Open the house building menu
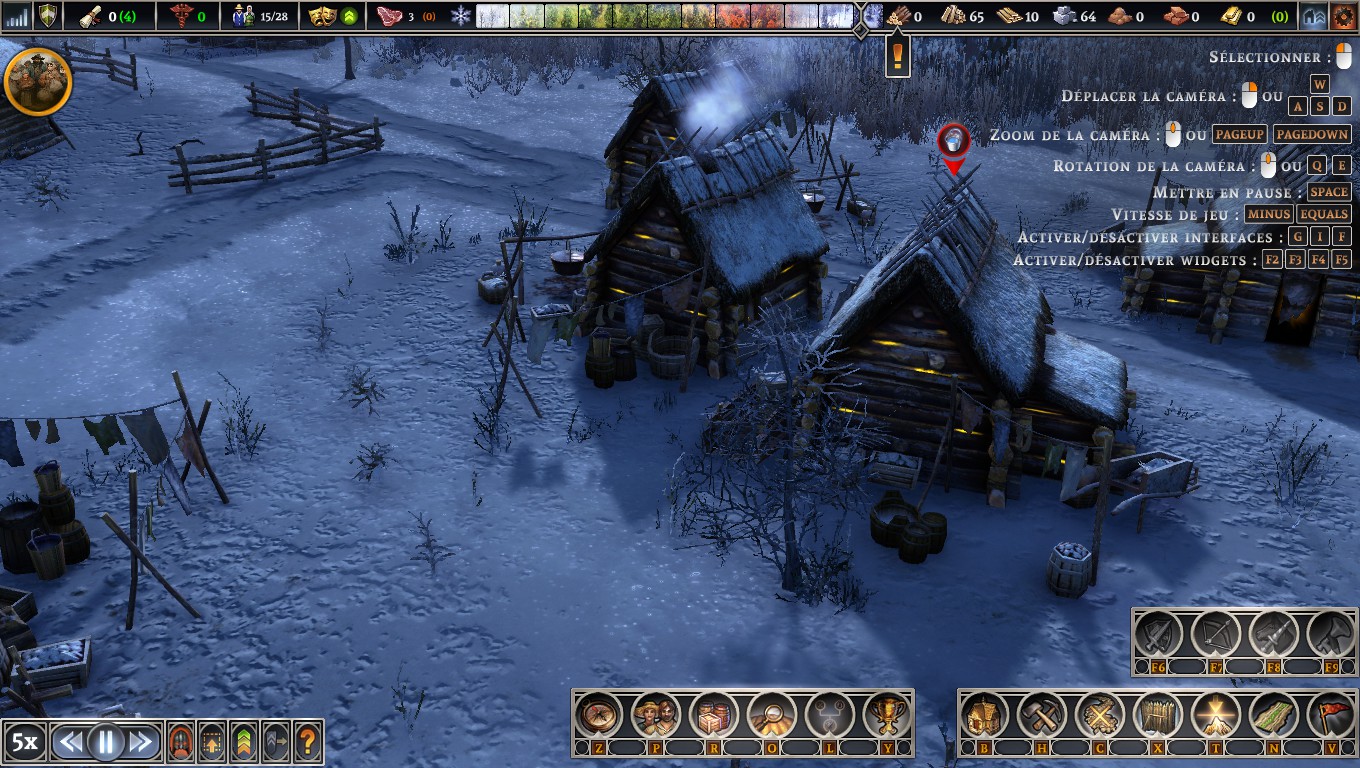Screen dimensions: 1360x768 pos(985,715)
